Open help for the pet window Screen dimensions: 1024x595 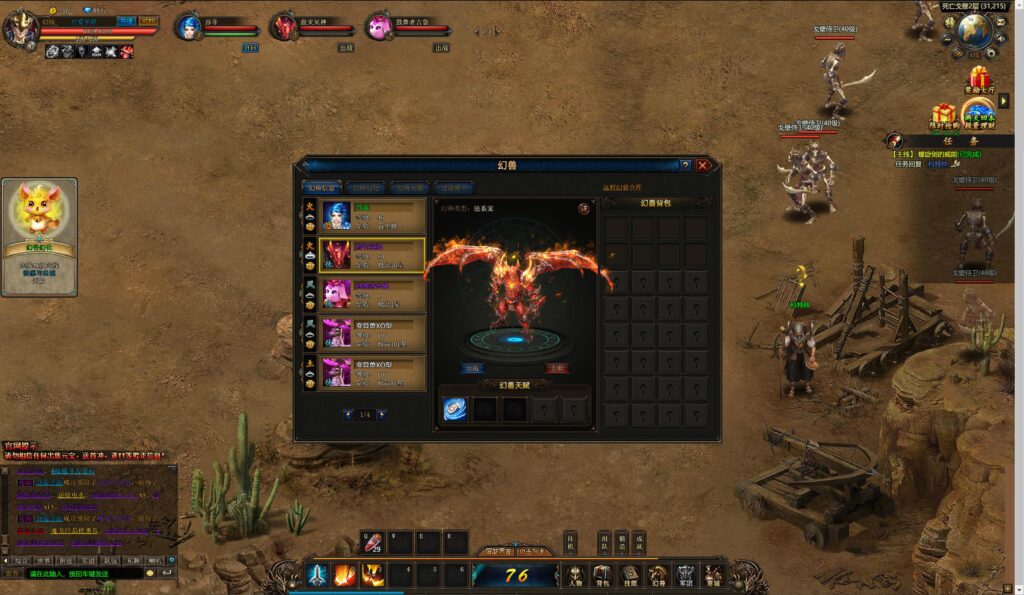click(685, 165)
